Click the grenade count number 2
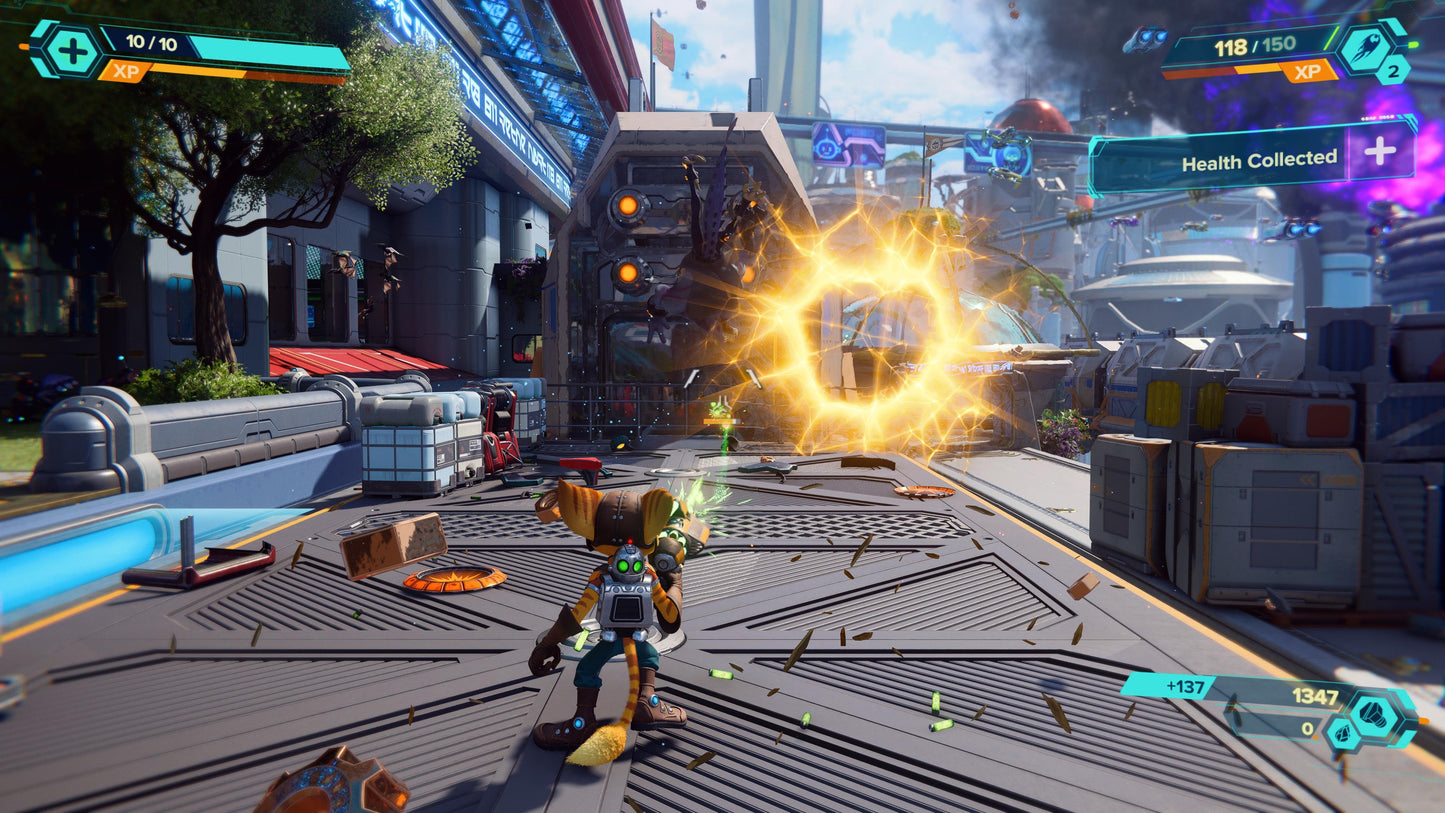1445x813 pixels. point(1394,72)
